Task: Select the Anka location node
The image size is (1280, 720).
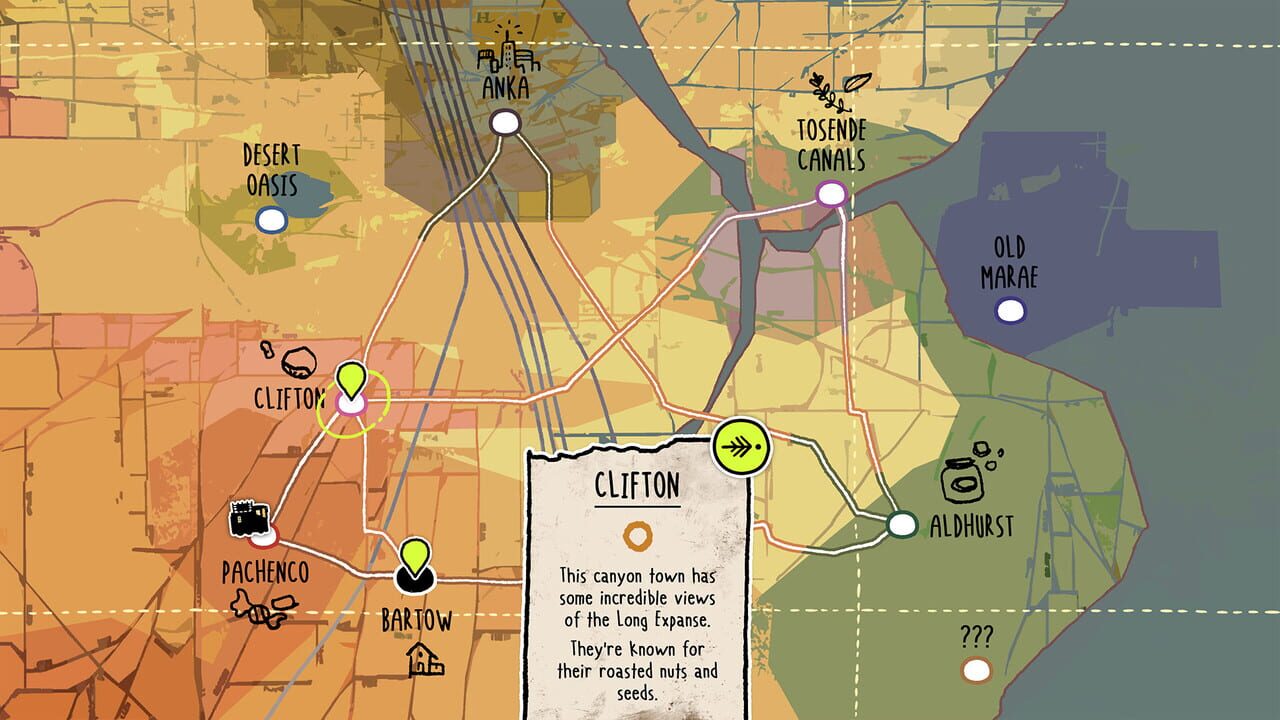Action: pos(508,122)
